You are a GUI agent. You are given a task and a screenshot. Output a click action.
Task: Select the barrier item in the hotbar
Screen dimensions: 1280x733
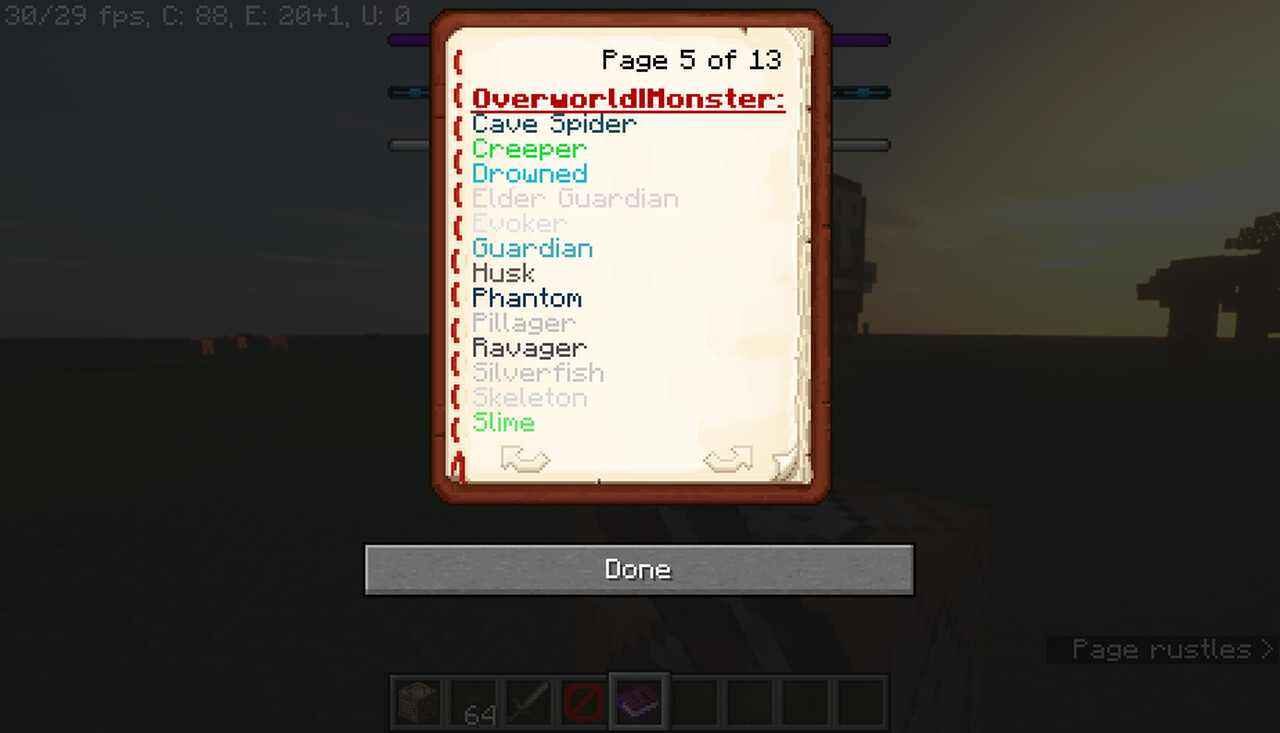point(583,699)
